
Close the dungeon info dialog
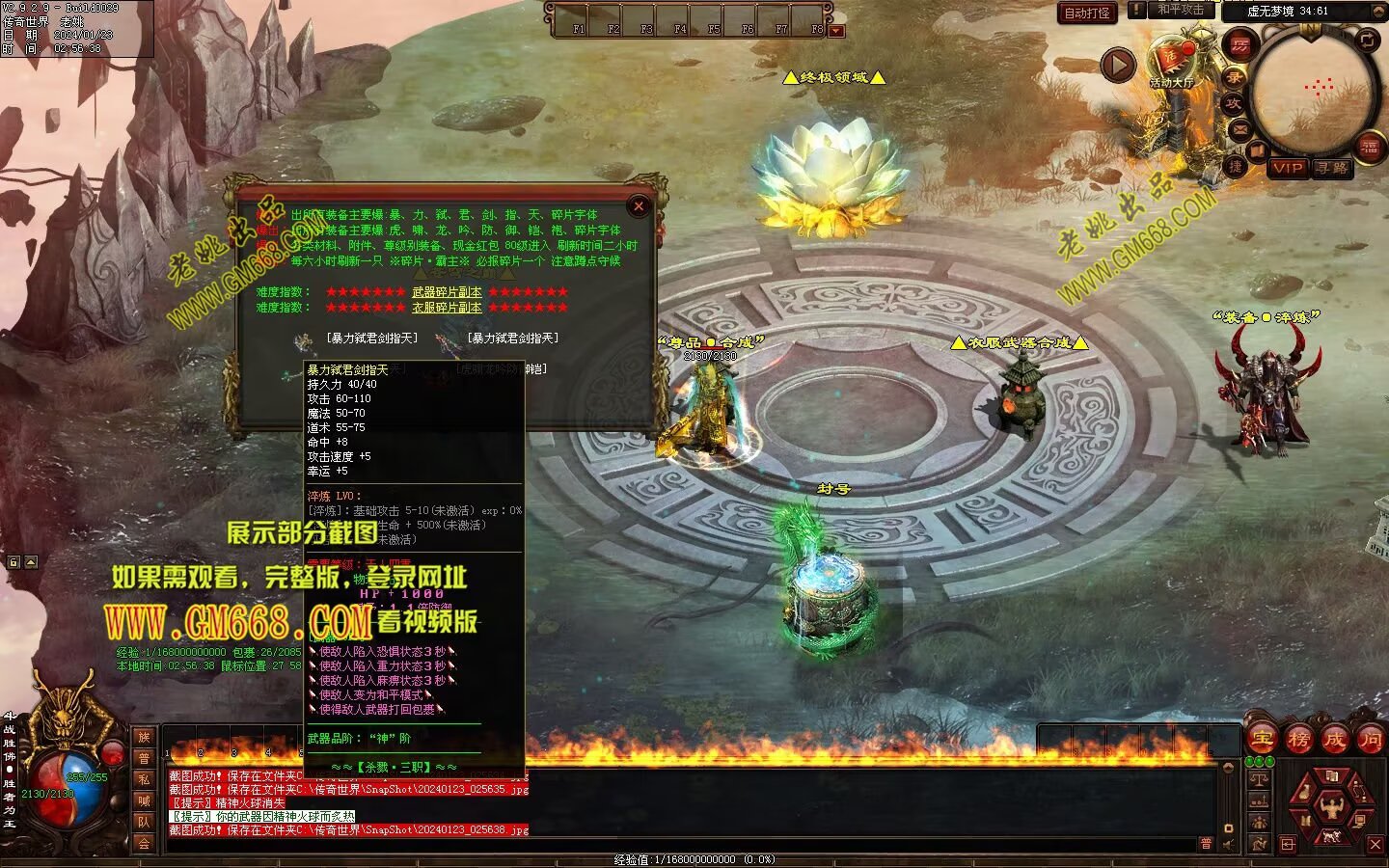coord(639,205)
